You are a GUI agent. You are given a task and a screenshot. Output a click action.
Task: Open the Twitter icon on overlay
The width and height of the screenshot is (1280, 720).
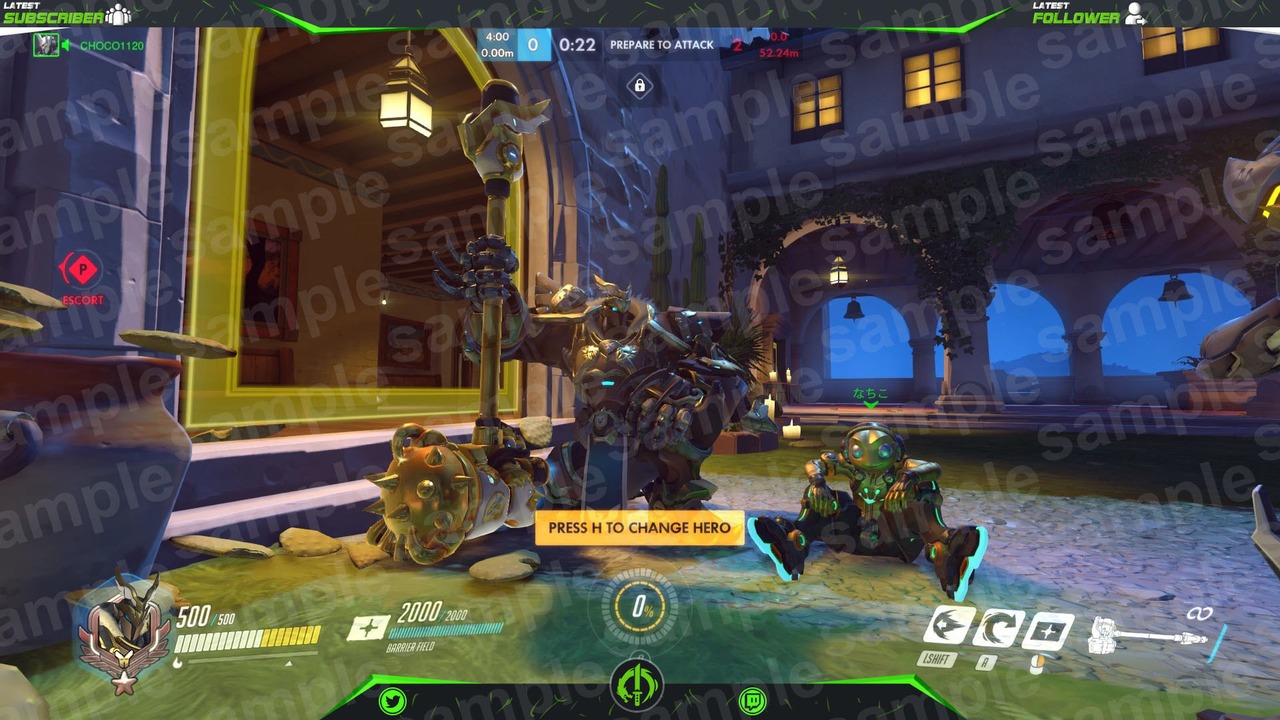[393, 701]
